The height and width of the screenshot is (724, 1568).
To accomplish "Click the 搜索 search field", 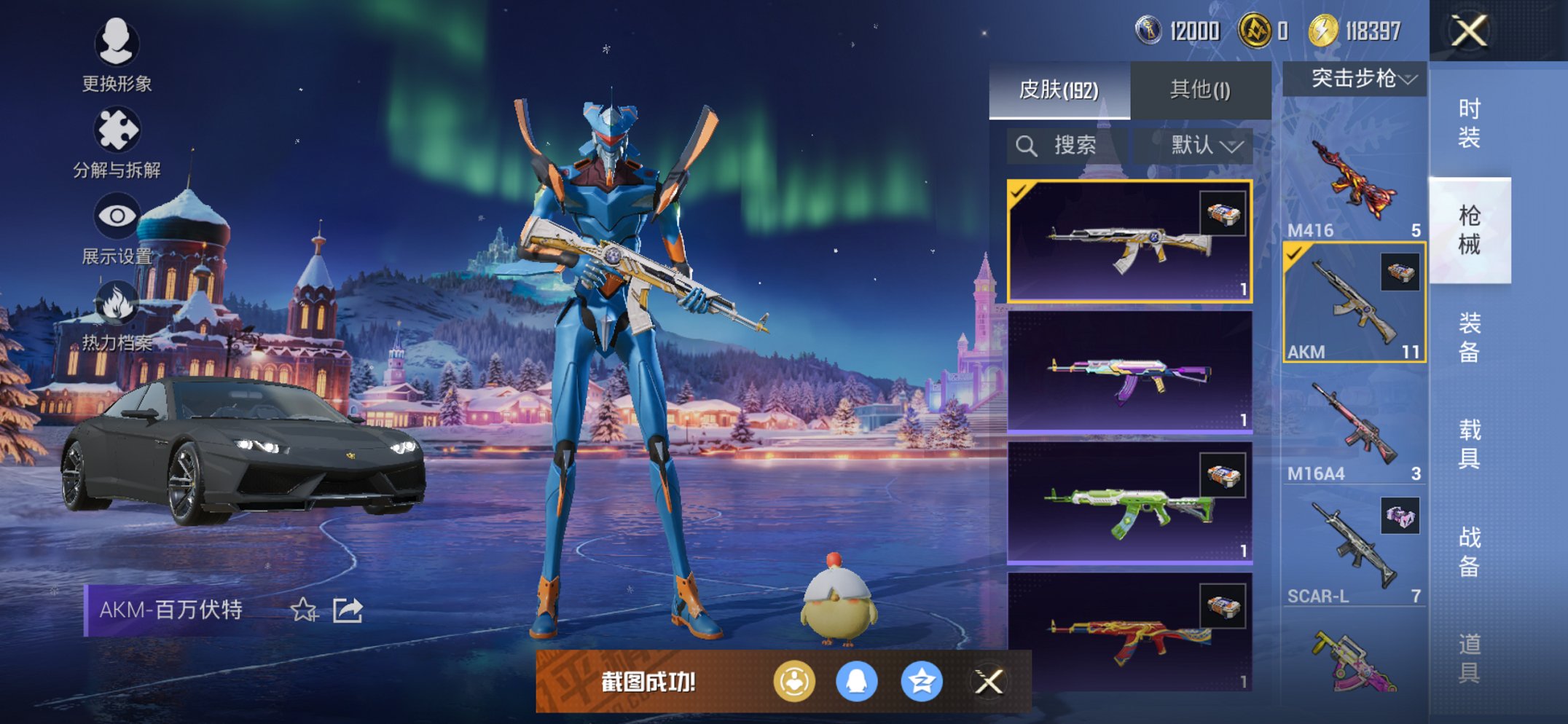I will point(1067,146).
